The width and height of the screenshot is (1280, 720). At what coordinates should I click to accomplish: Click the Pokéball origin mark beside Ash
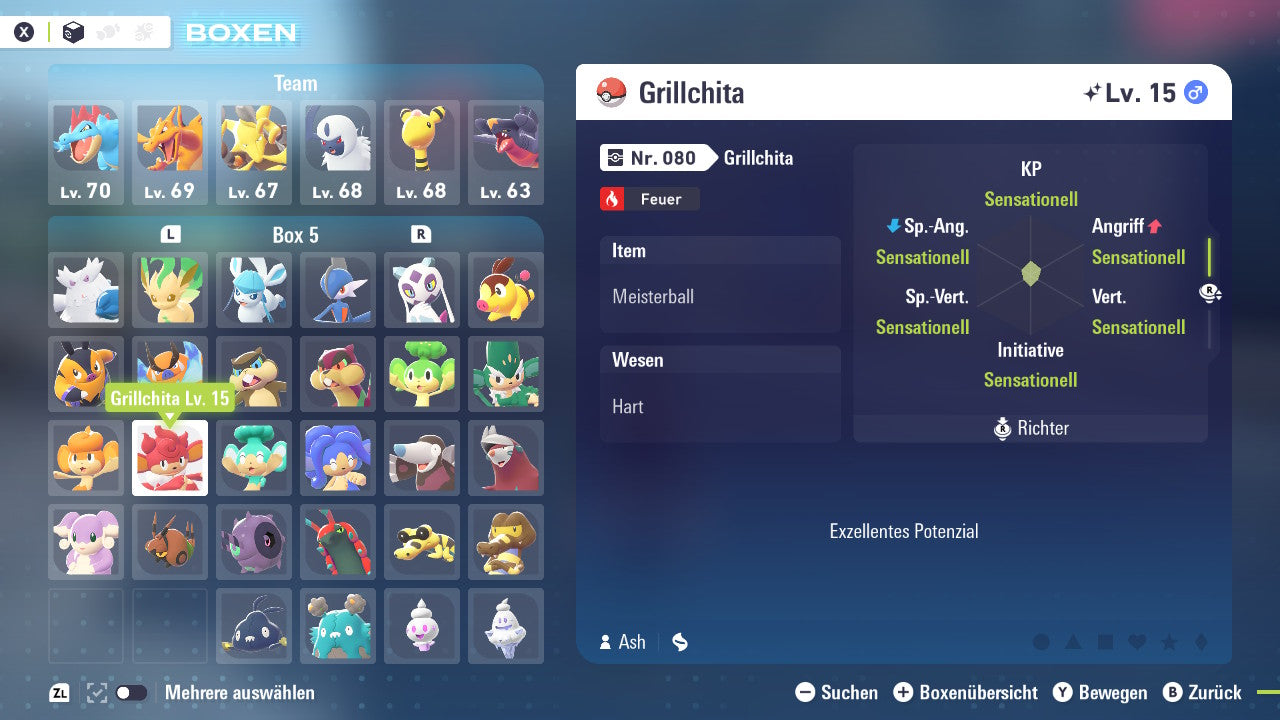(x=679, y=642)
